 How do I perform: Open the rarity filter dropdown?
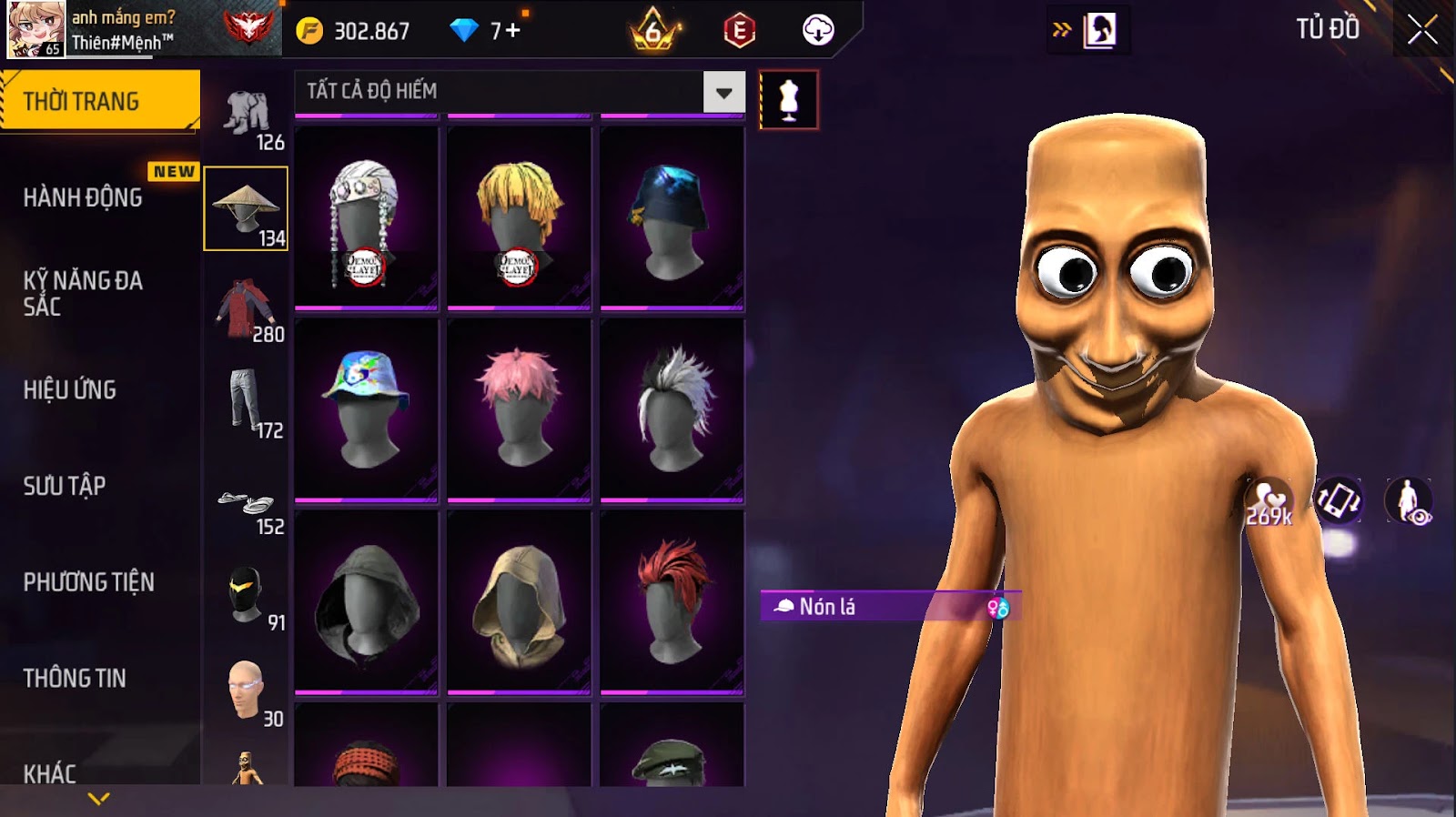723,92
